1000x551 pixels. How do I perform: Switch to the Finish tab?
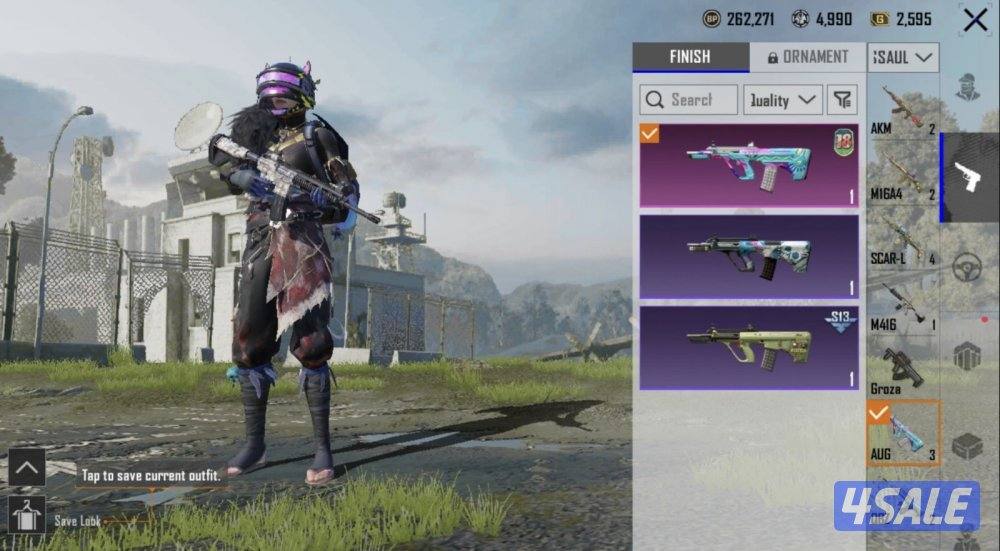tap(690, 57)
